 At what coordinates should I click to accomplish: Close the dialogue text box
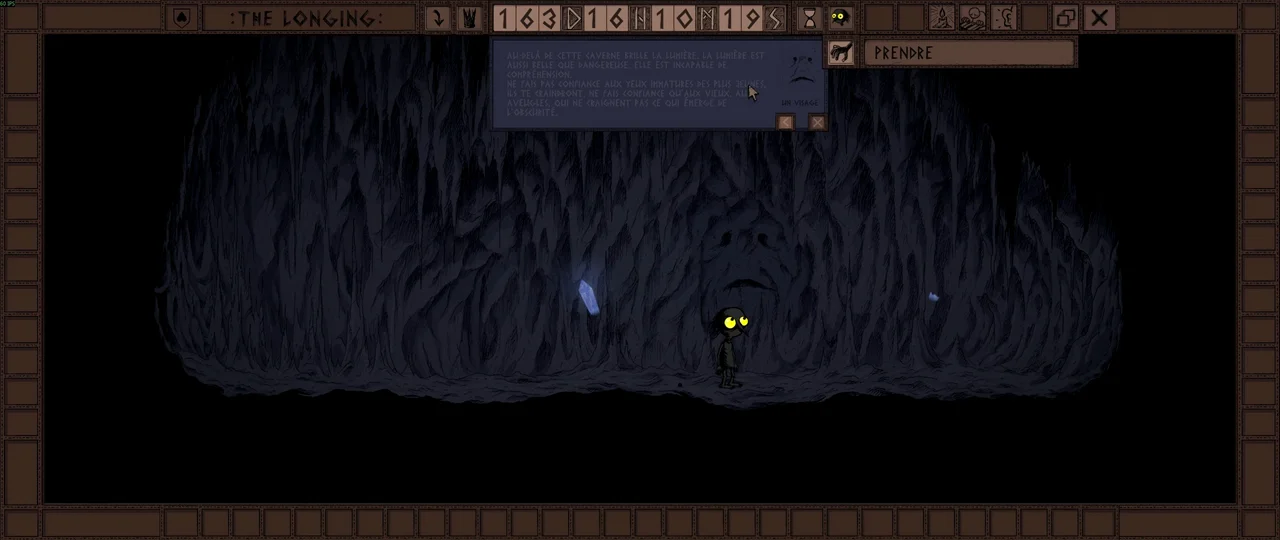817,122
